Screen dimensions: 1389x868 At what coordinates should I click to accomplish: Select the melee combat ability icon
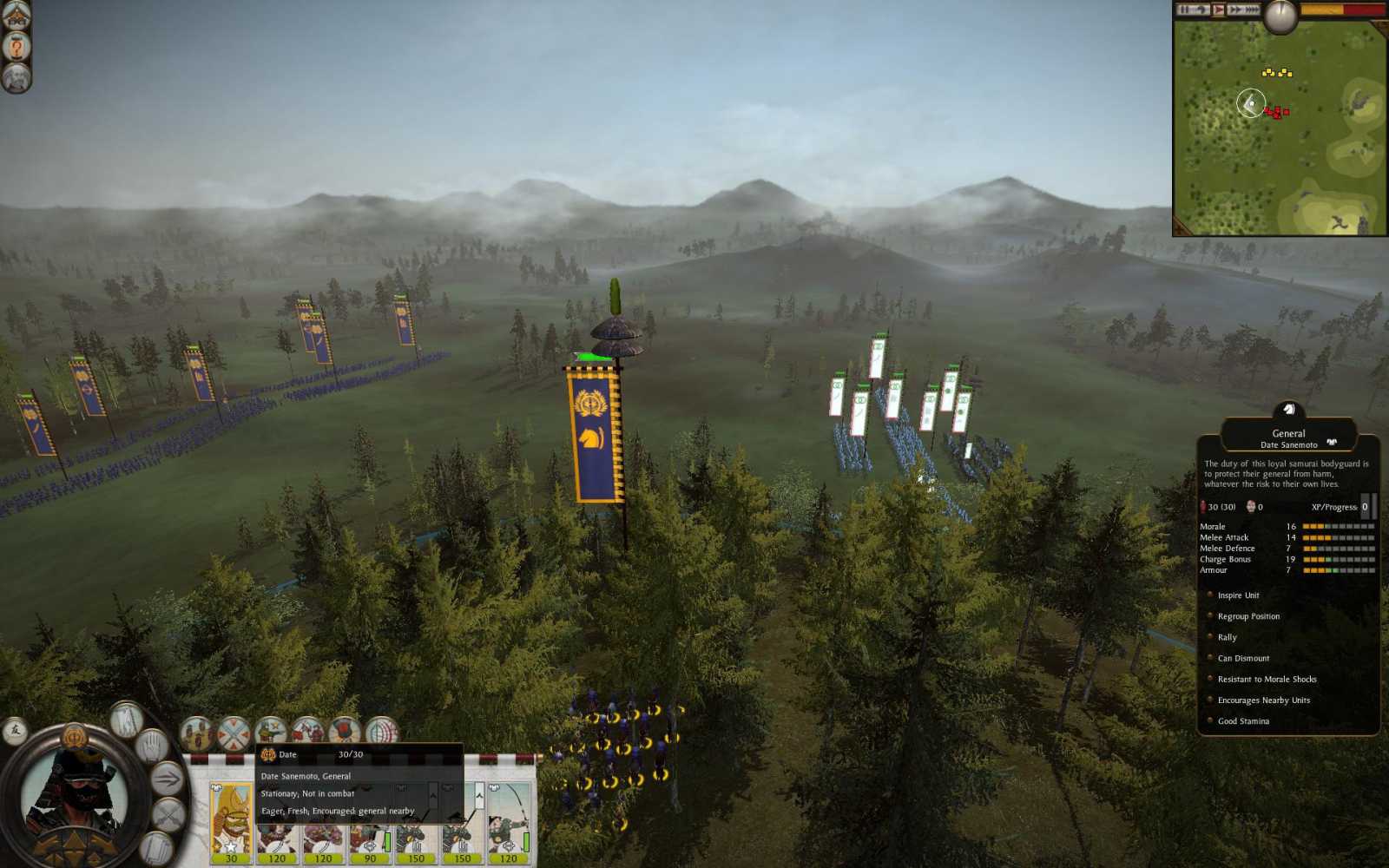tap(310, 731)
